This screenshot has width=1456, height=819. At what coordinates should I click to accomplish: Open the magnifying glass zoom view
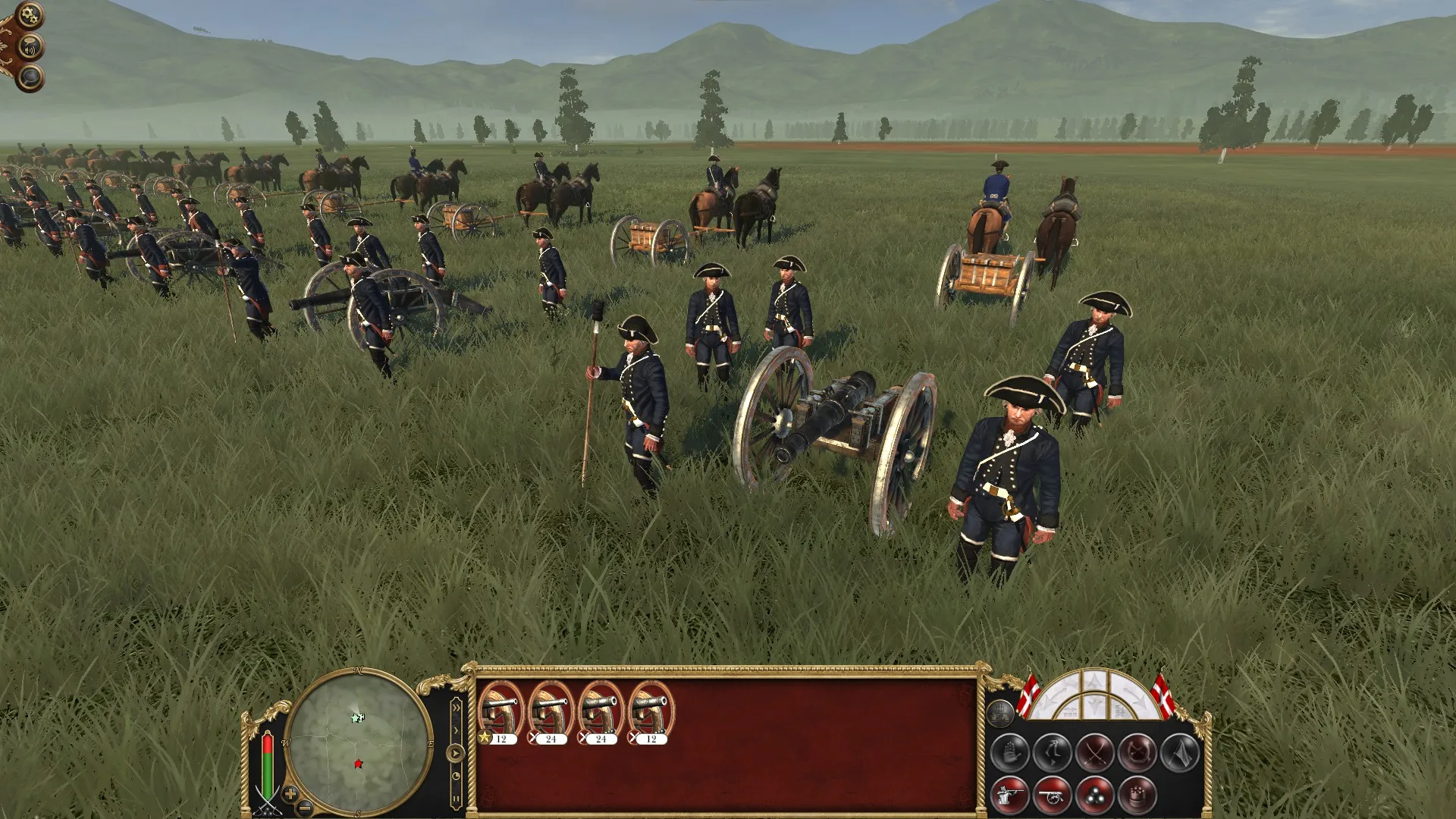(x=30, y=78)
